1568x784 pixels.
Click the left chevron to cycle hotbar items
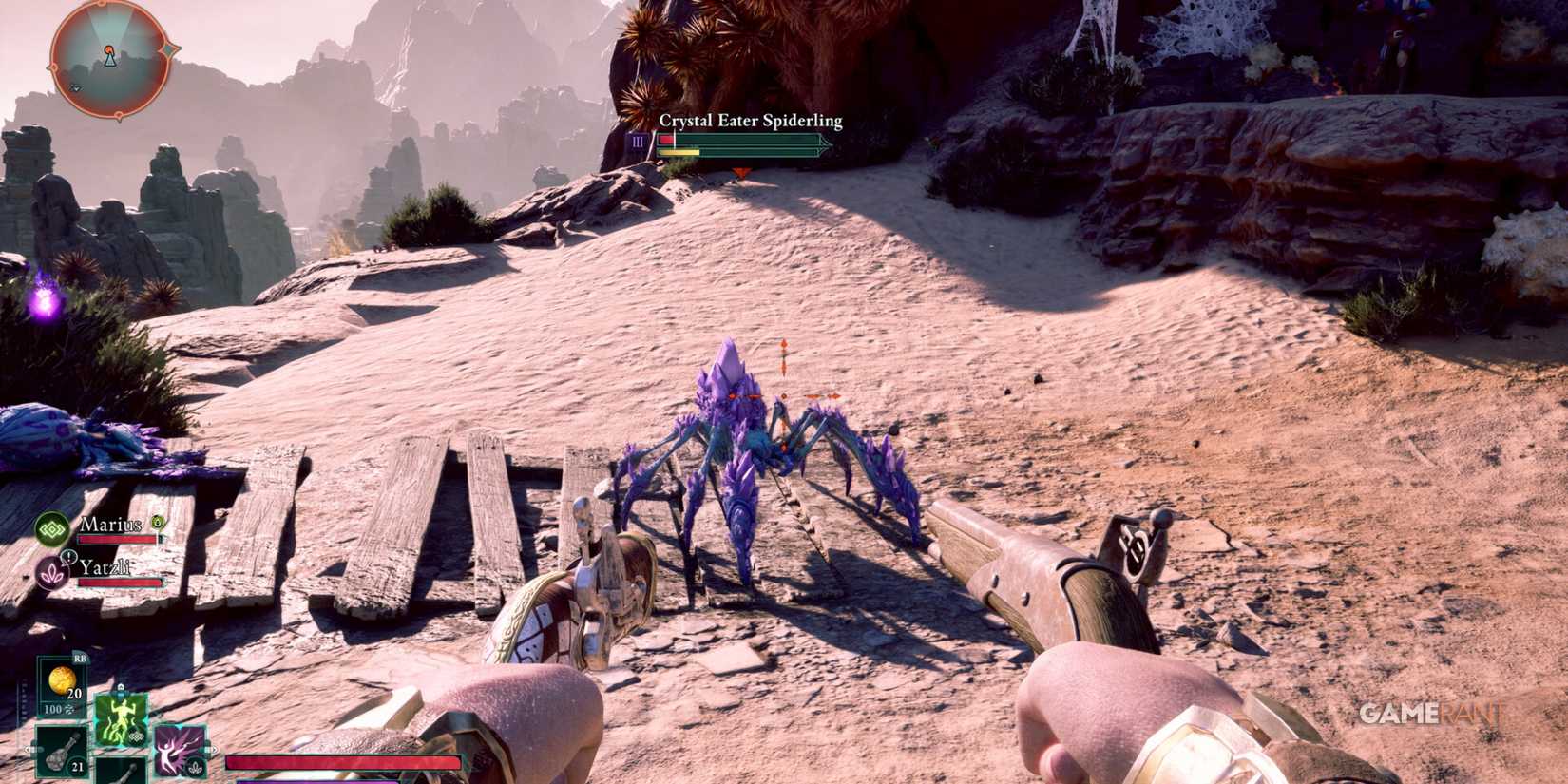(x=29, y=750)
